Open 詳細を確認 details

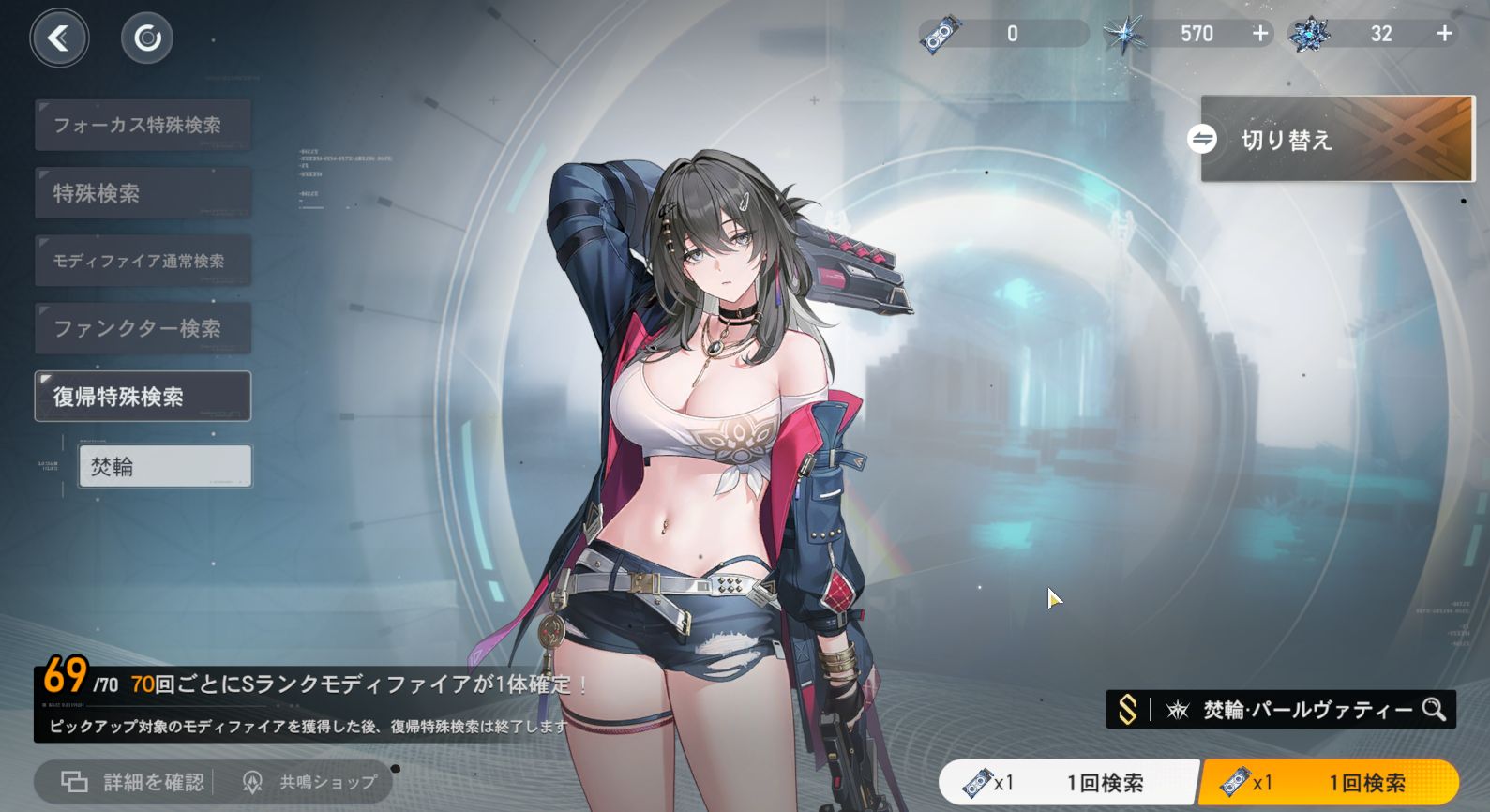[133, 782]
